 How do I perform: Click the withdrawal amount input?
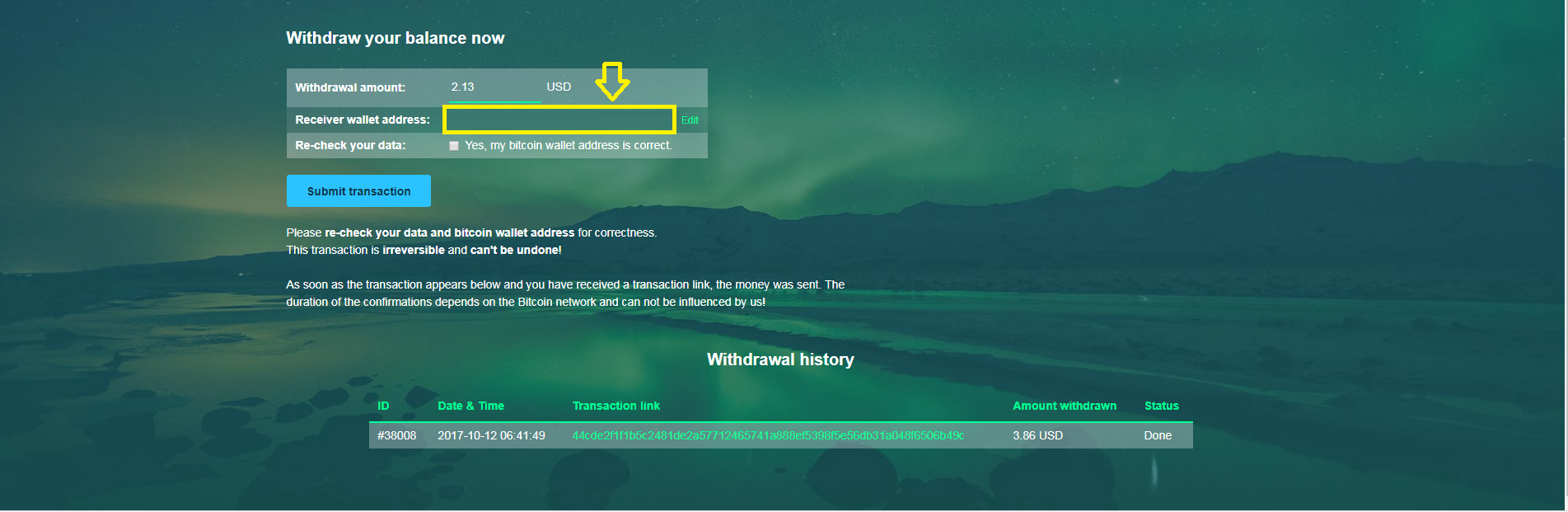[x=494, y=87]
